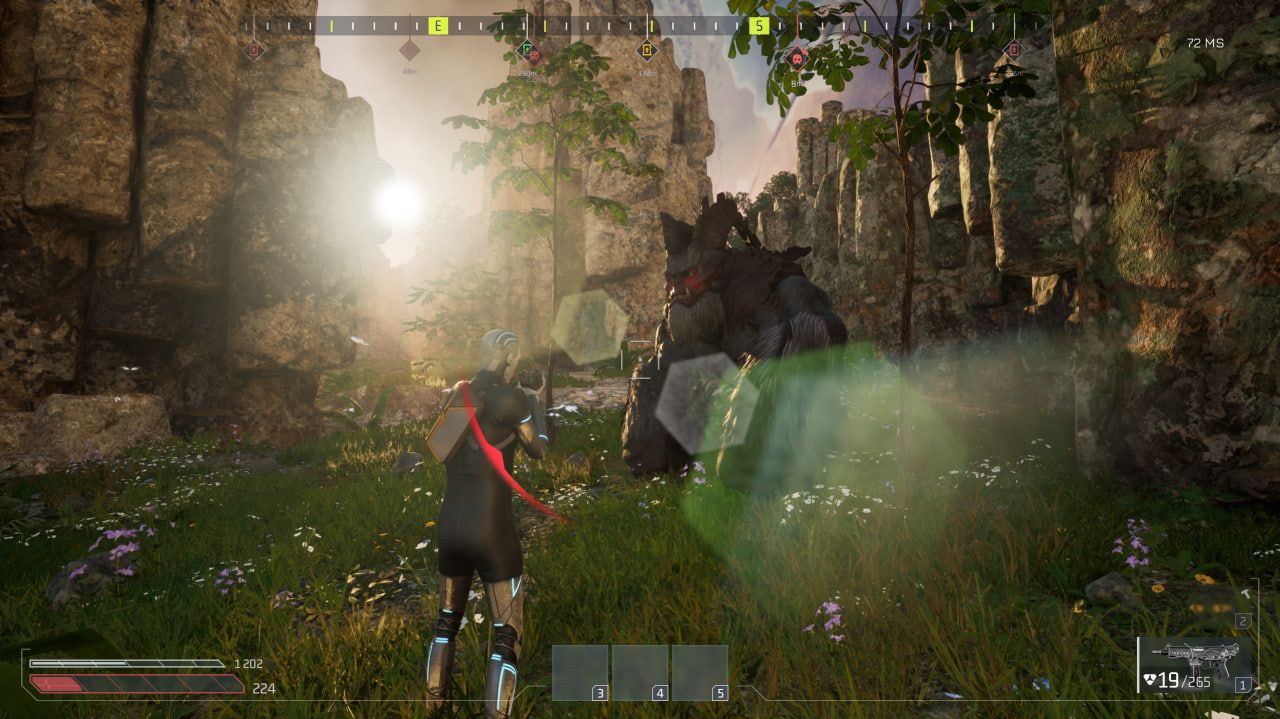This screenshot has height=719, width=1280.
Task: Click the South heading on the compass
Action: (x=759, y=26)
